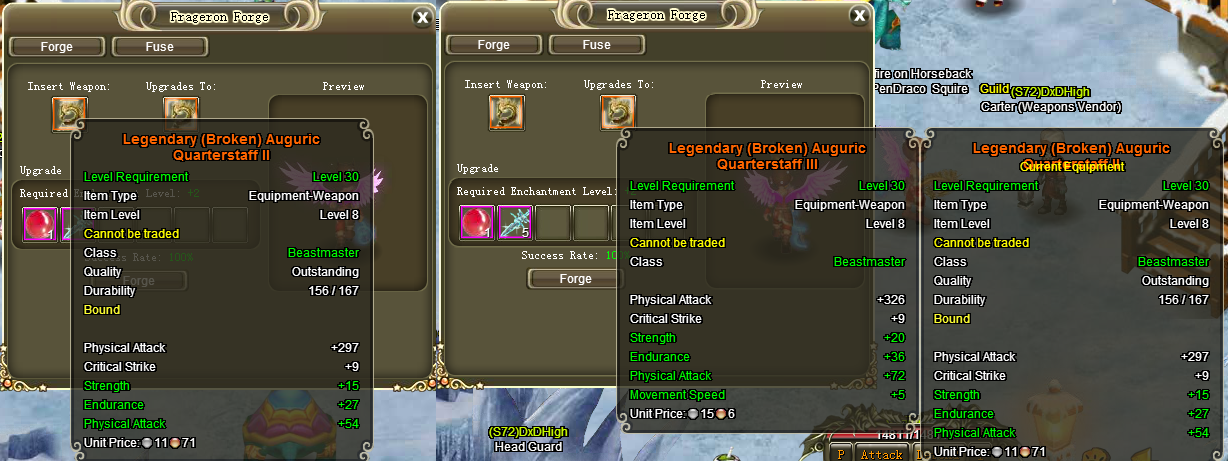Switch to Fuse tab in left forge window
The width and height of the screenshot is (1228, 461).
click(159, 46)
